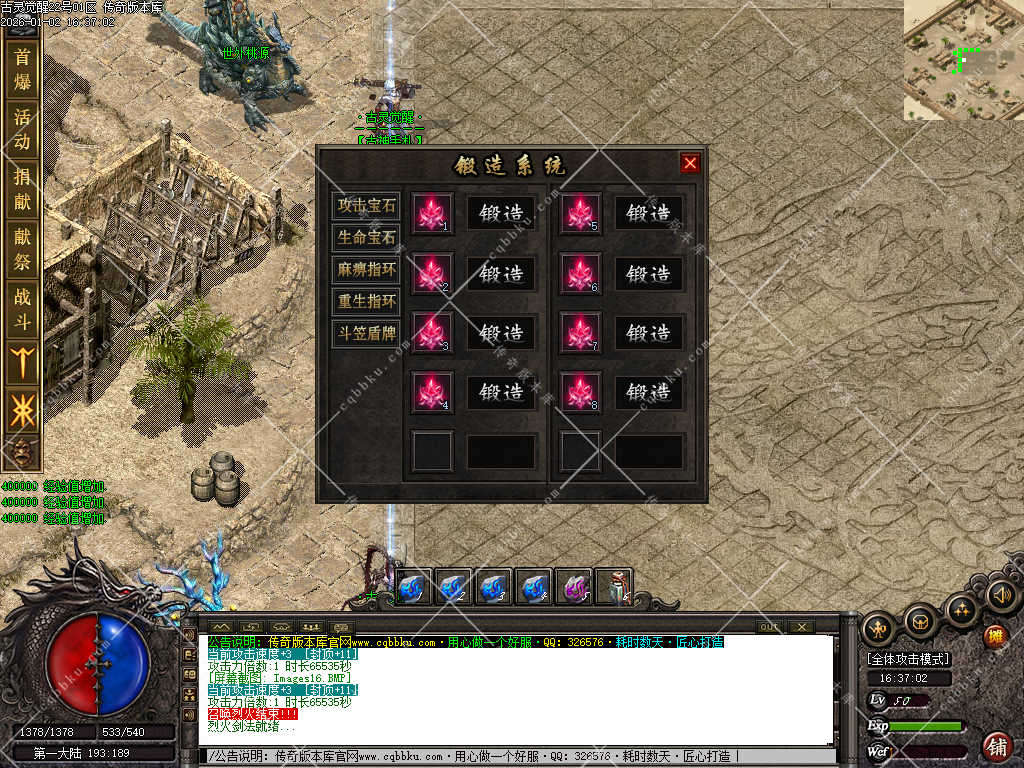Close the 锻造系统 forging window
The height and width of the screenshot is (768, 1024).
point(690,163)
